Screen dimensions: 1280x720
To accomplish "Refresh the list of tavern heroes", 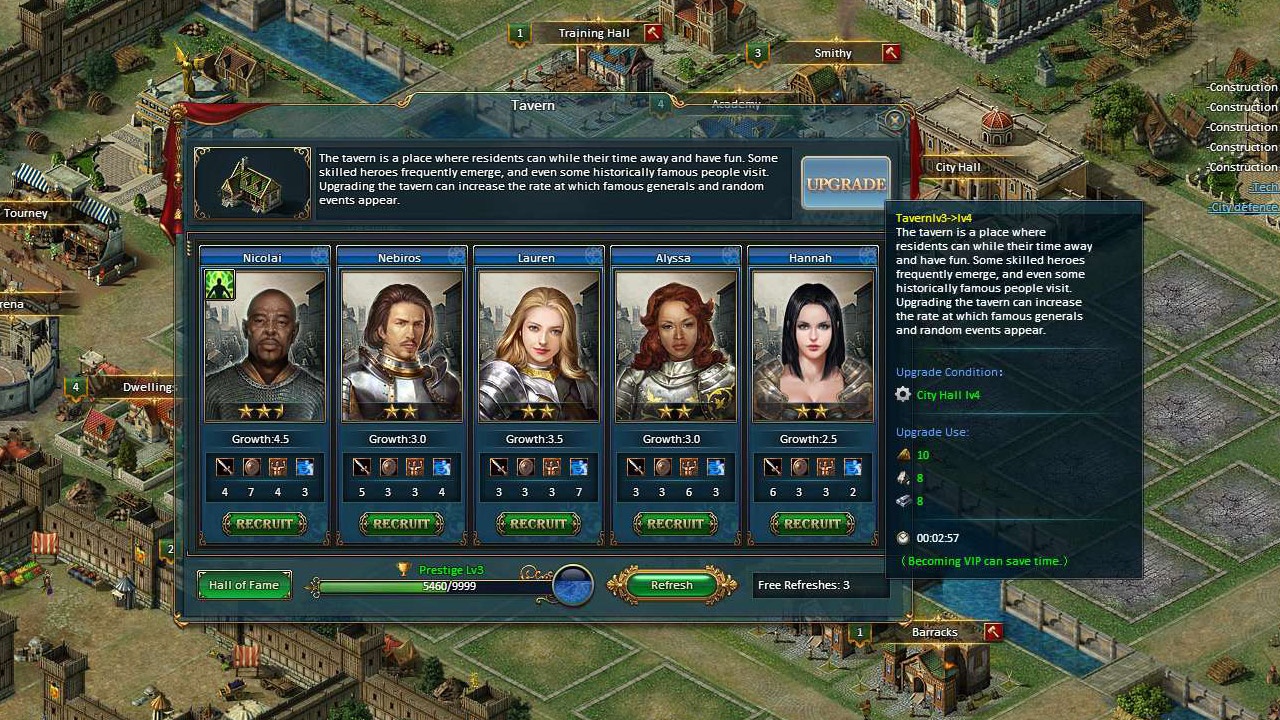I will coord(671,585).
